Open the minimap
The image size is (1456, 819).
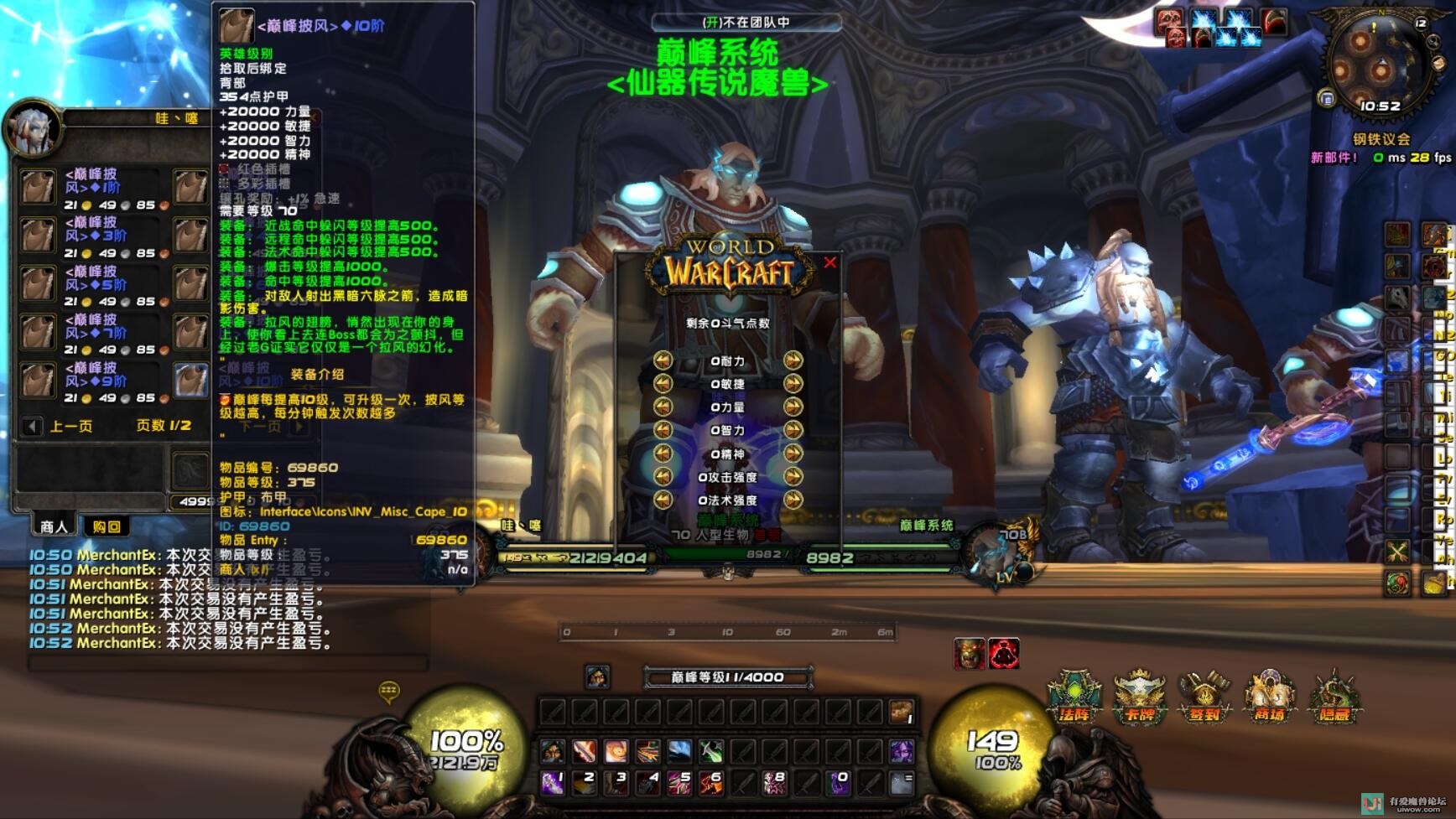[1378, 65]
